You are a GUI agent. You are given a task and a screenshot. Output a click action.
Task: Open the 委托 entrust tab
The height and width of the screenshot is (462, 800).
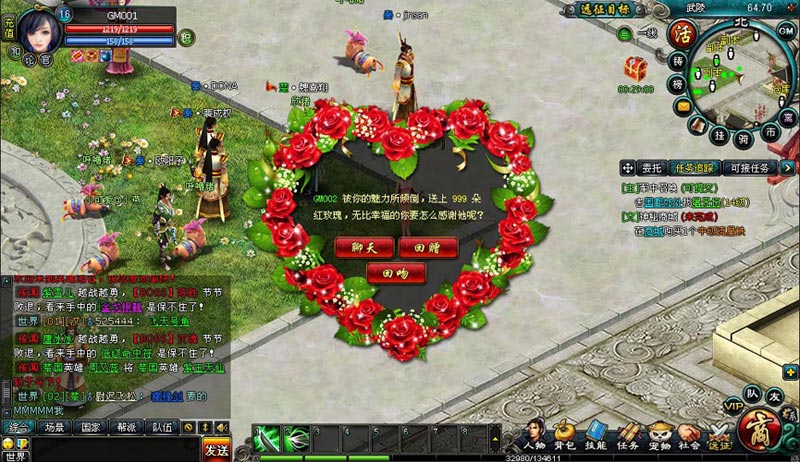click(x=652, y=168)
